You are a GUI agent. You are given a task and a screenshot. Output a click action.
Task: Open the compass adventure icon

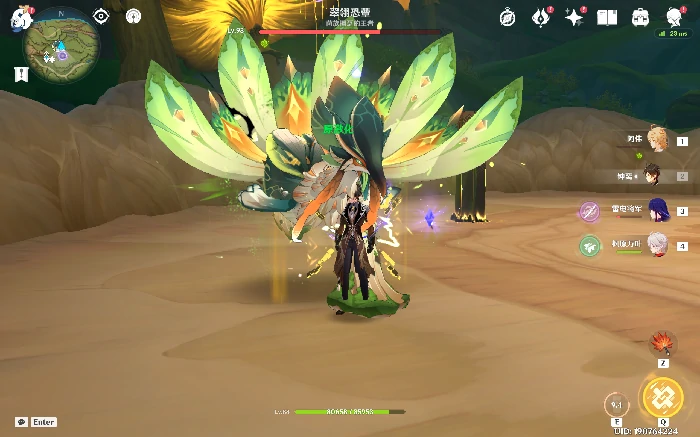tap(507, 17)
